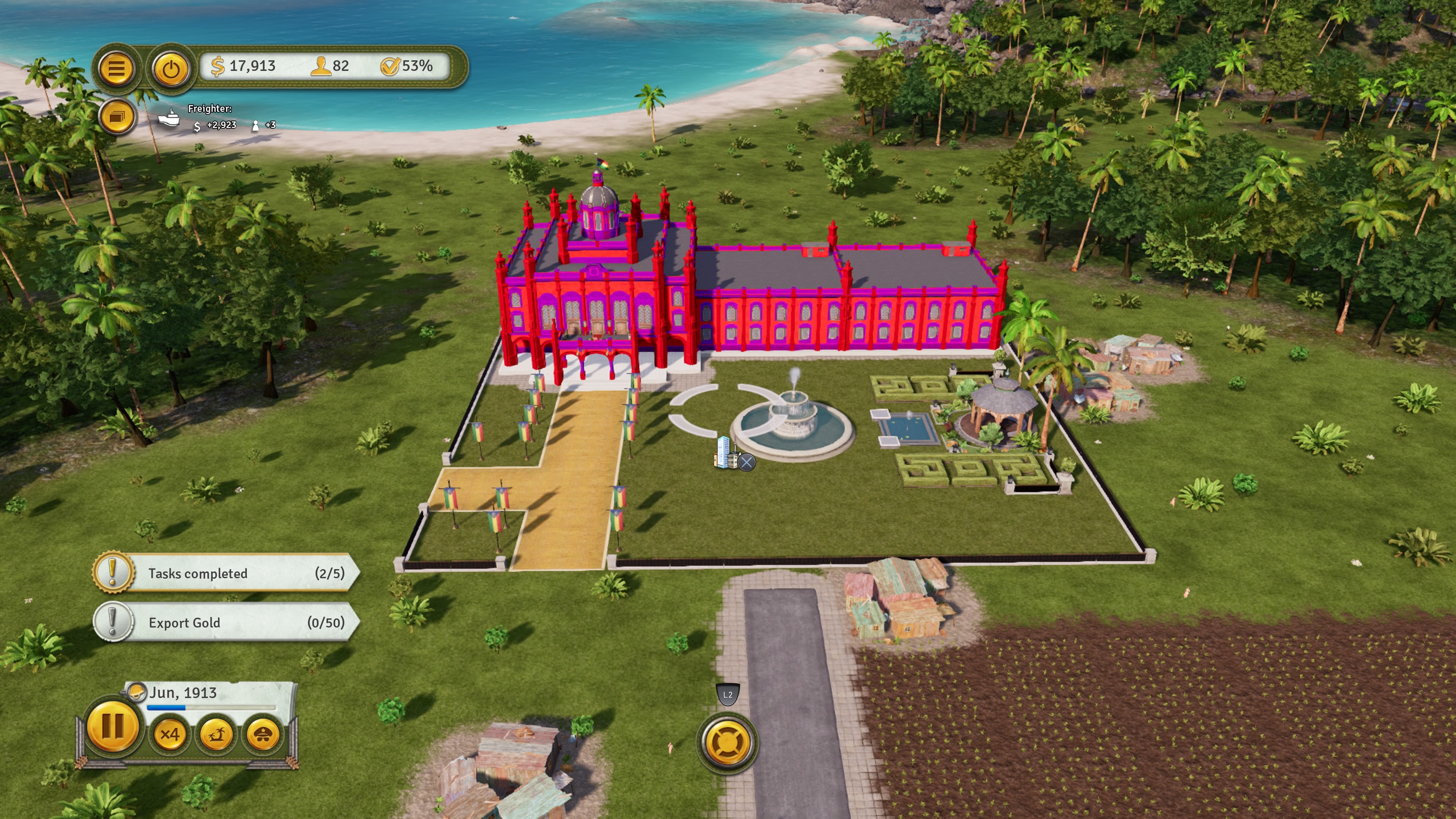Open the palm island overview button
The width and height of the screenshot is (1456, 819).
pyautogui.click(x=217, y=734)
